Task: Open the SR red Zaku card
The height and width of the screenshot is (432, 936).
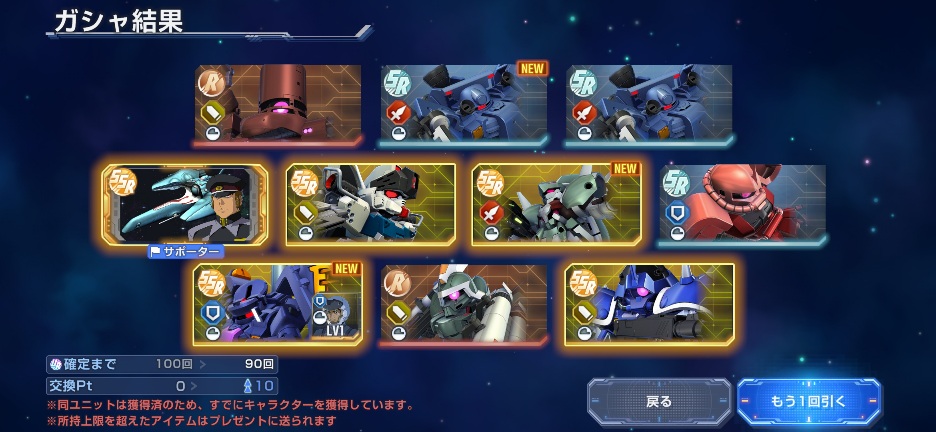Action: tap(743, 204)
